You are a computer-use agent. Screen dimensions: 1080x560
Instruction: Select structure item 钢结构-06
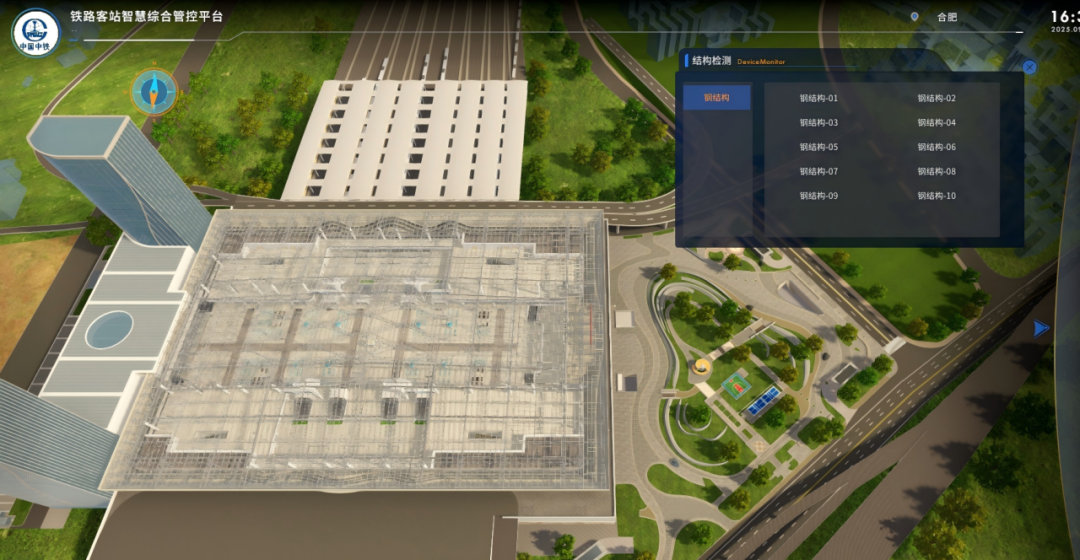coord(937,147)
